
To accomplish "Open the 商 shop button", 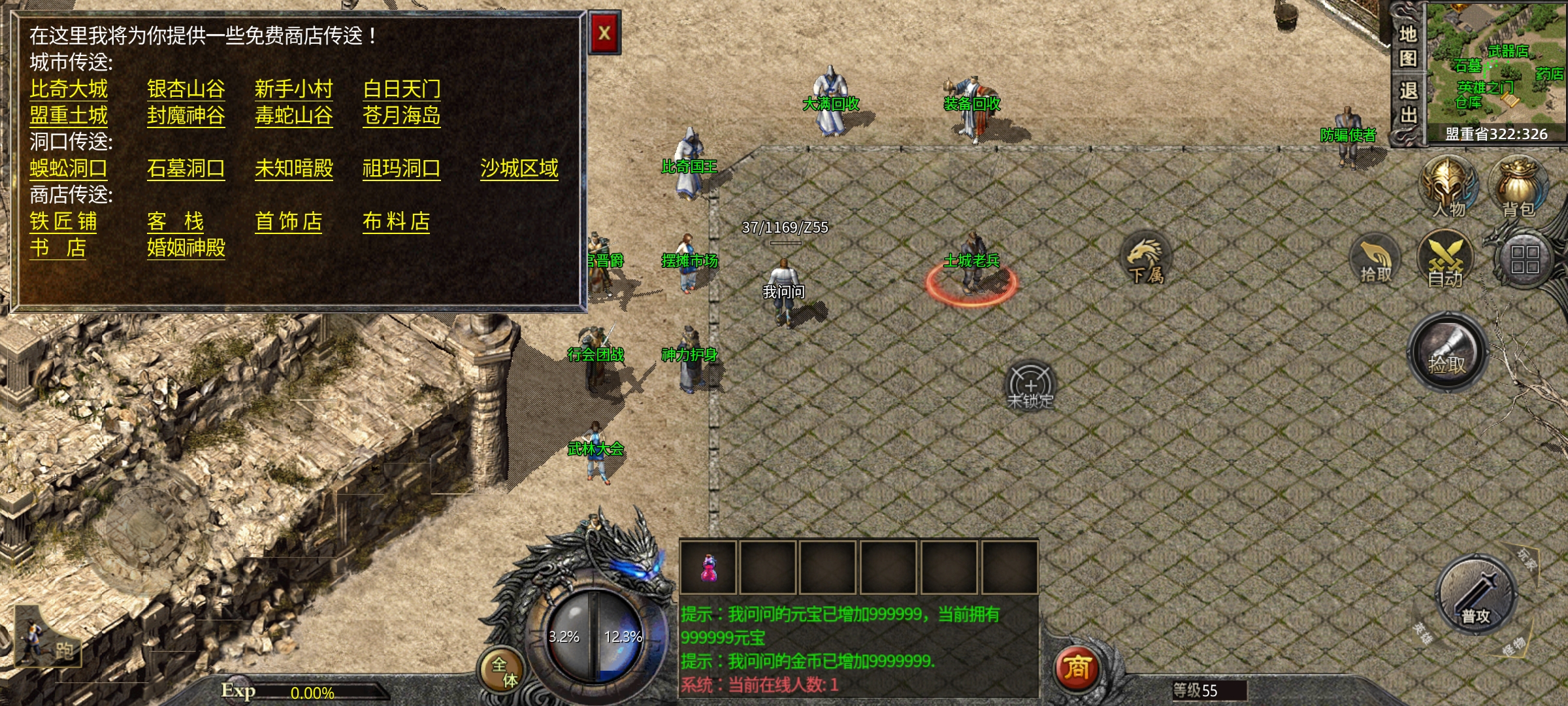I will point(1077,668).
